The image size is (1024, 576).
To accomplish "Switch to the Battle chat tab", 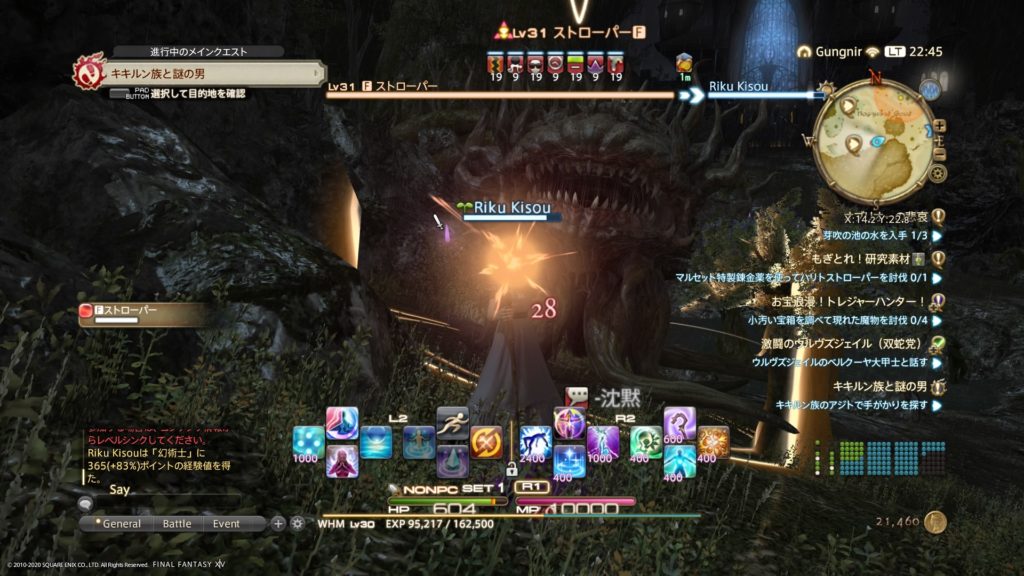I will pyautogui.click(x=176, y=523).
